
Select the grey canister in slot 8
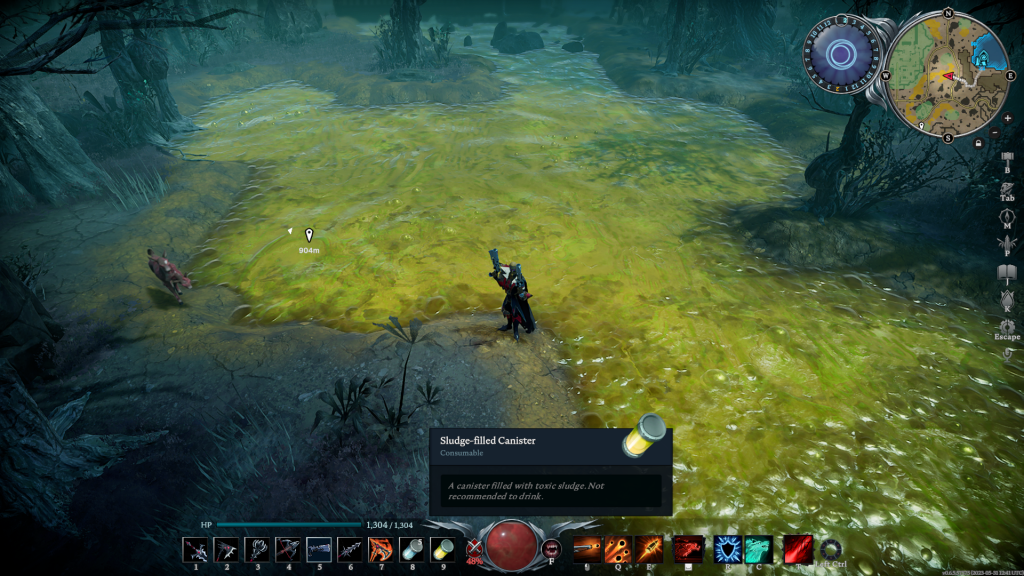click(411, 549)
